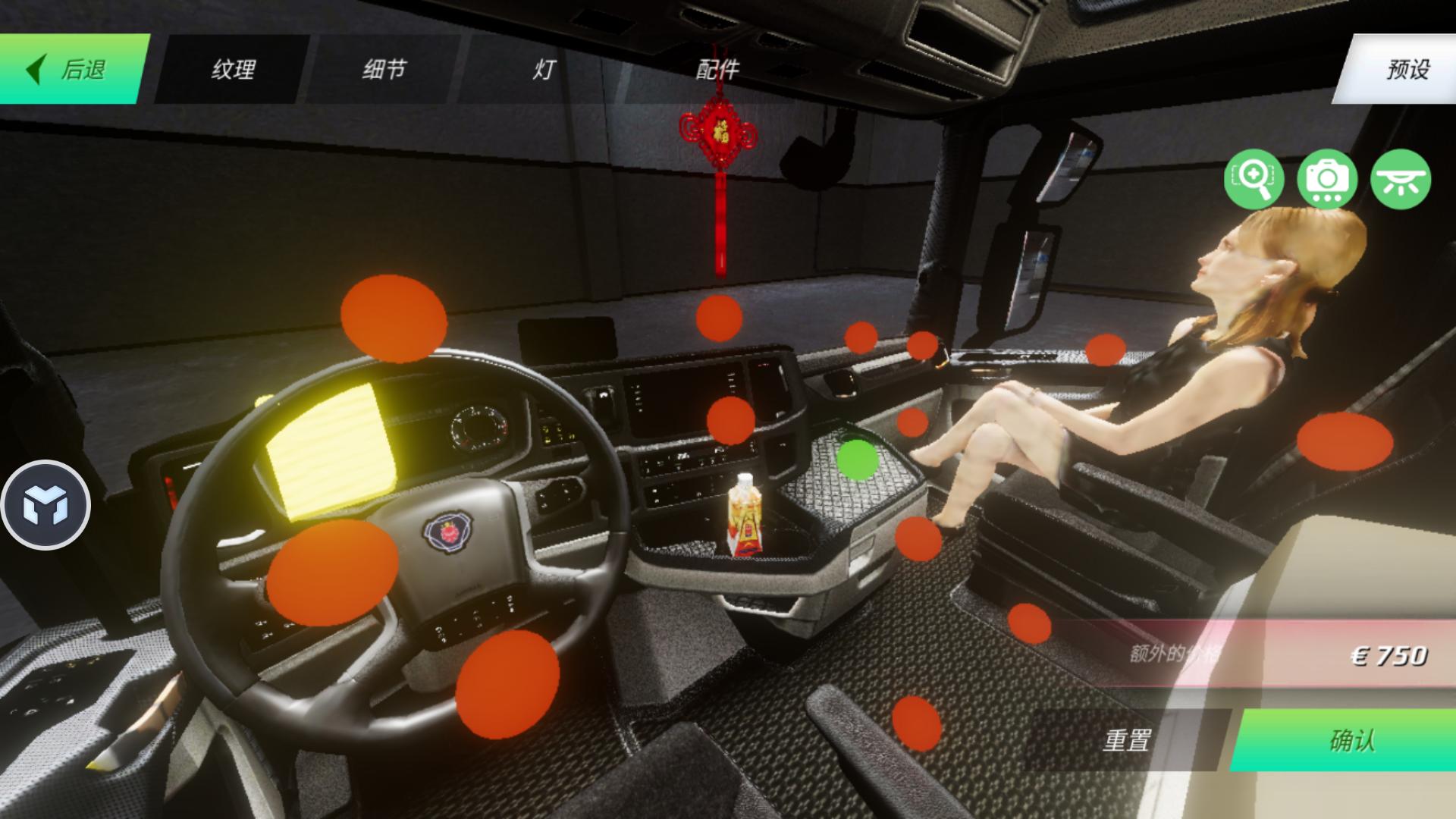Select the green accessory slot marker

[x=857, y=460]
